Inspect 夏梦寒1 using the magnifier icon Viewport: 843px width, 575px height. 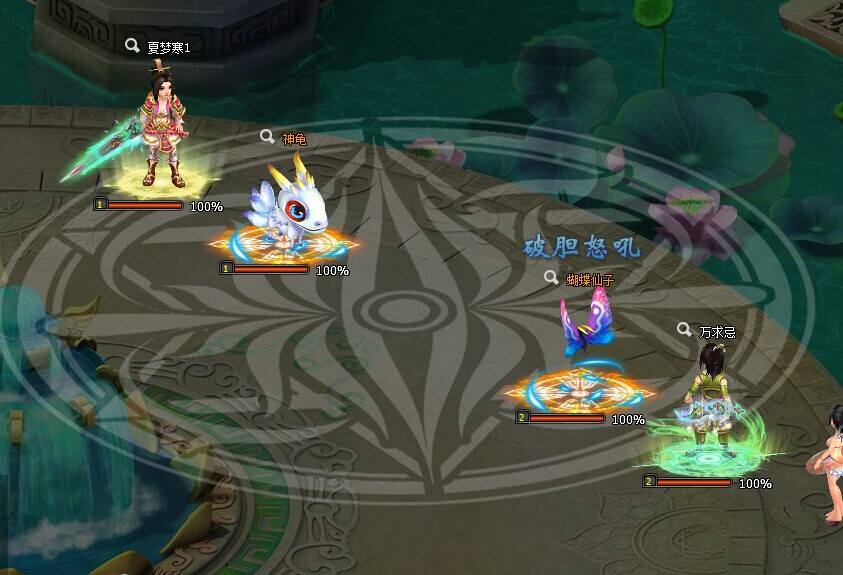pyautogui.click(x=132, y=45)
